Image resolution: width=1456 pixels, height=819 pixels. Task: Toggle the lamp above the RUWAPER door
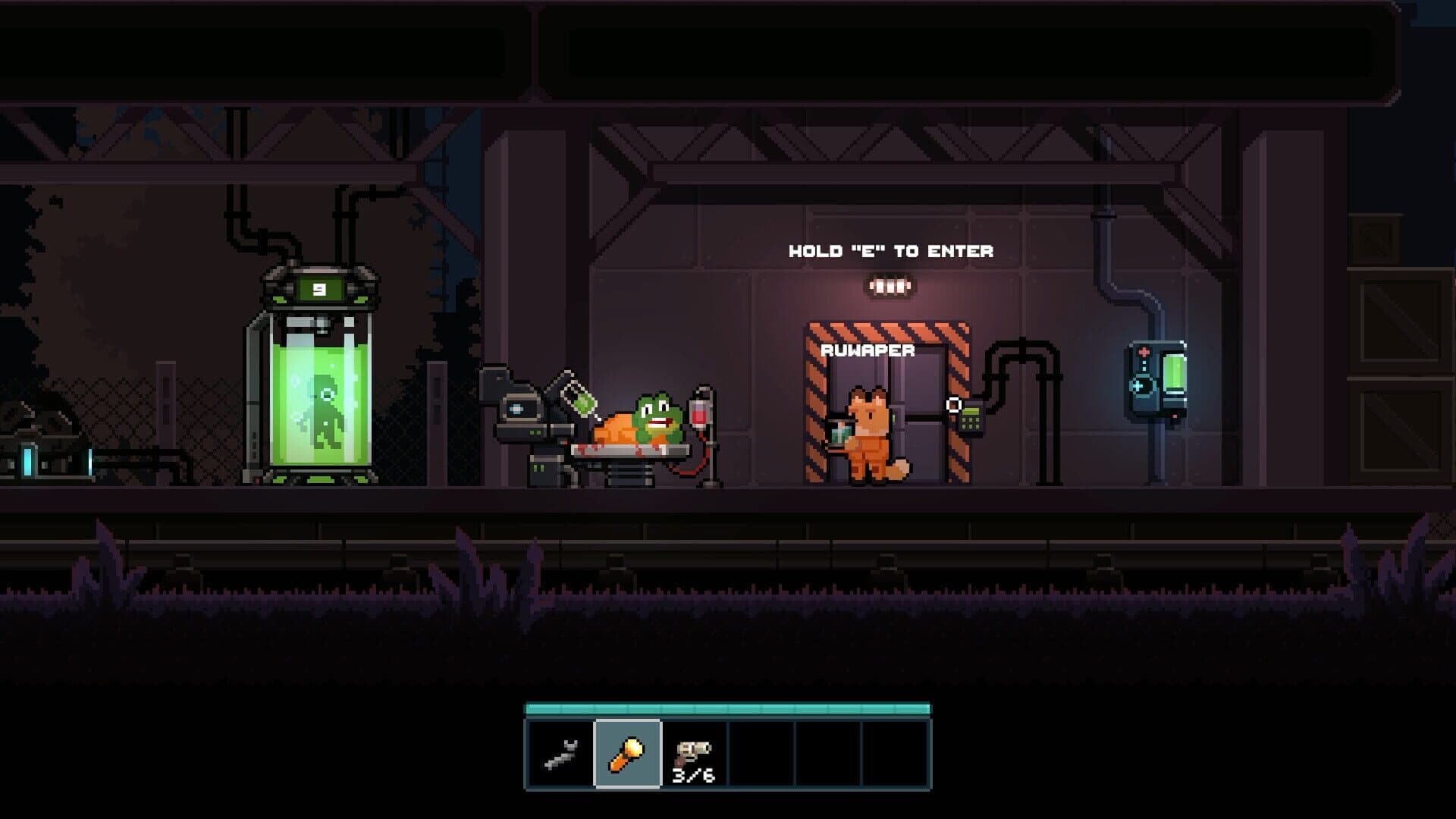click(x=889, y=284)
